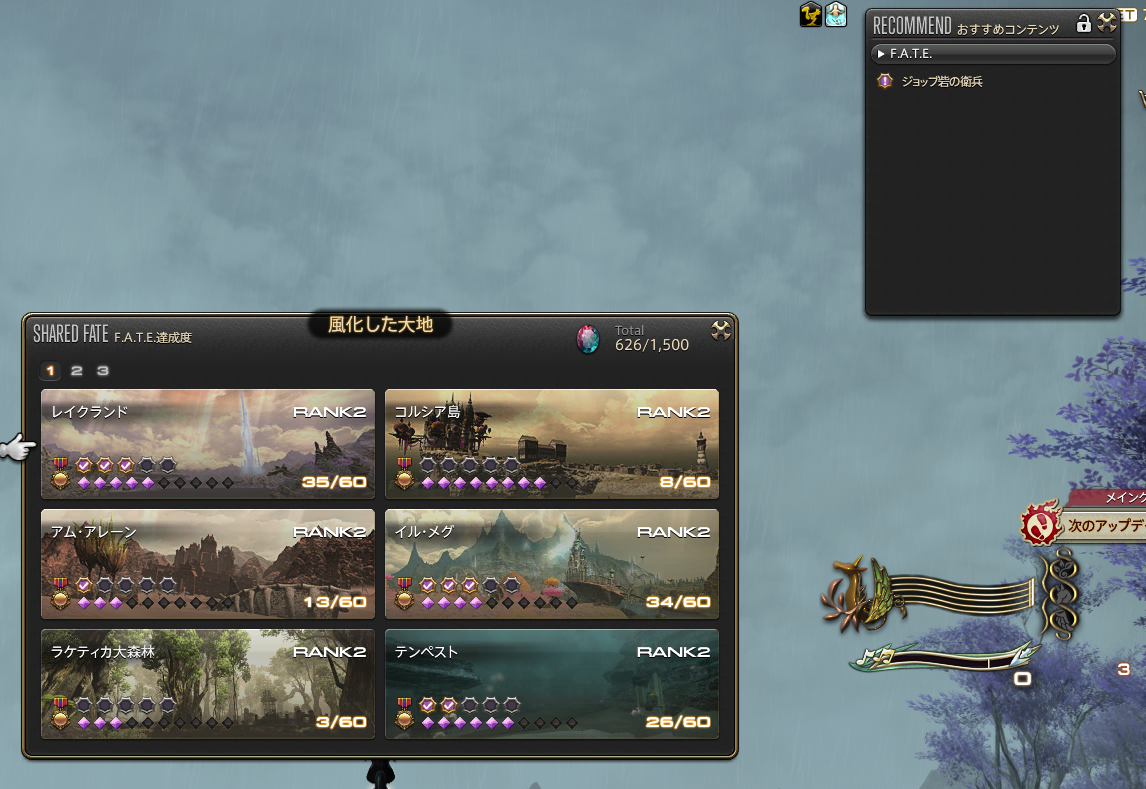Viewport: 1146px width, 789px height.
Task: Select the レイクランド region tile
Action: click(x=207, y=443)
